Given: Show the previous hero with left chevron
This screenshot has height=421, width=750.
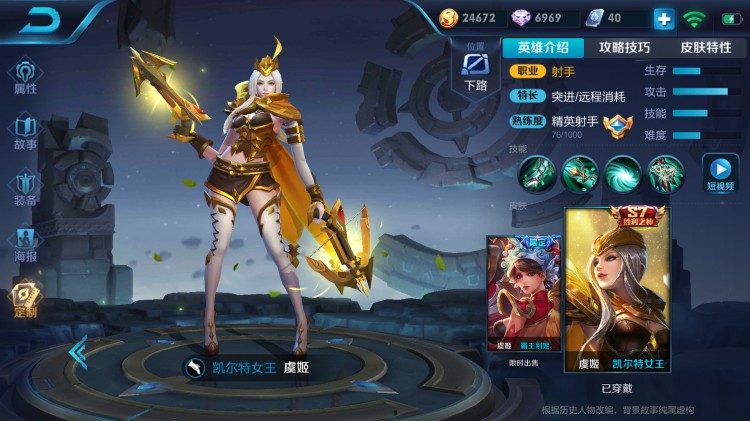Looking at the screenshot, I should point(77,352).
